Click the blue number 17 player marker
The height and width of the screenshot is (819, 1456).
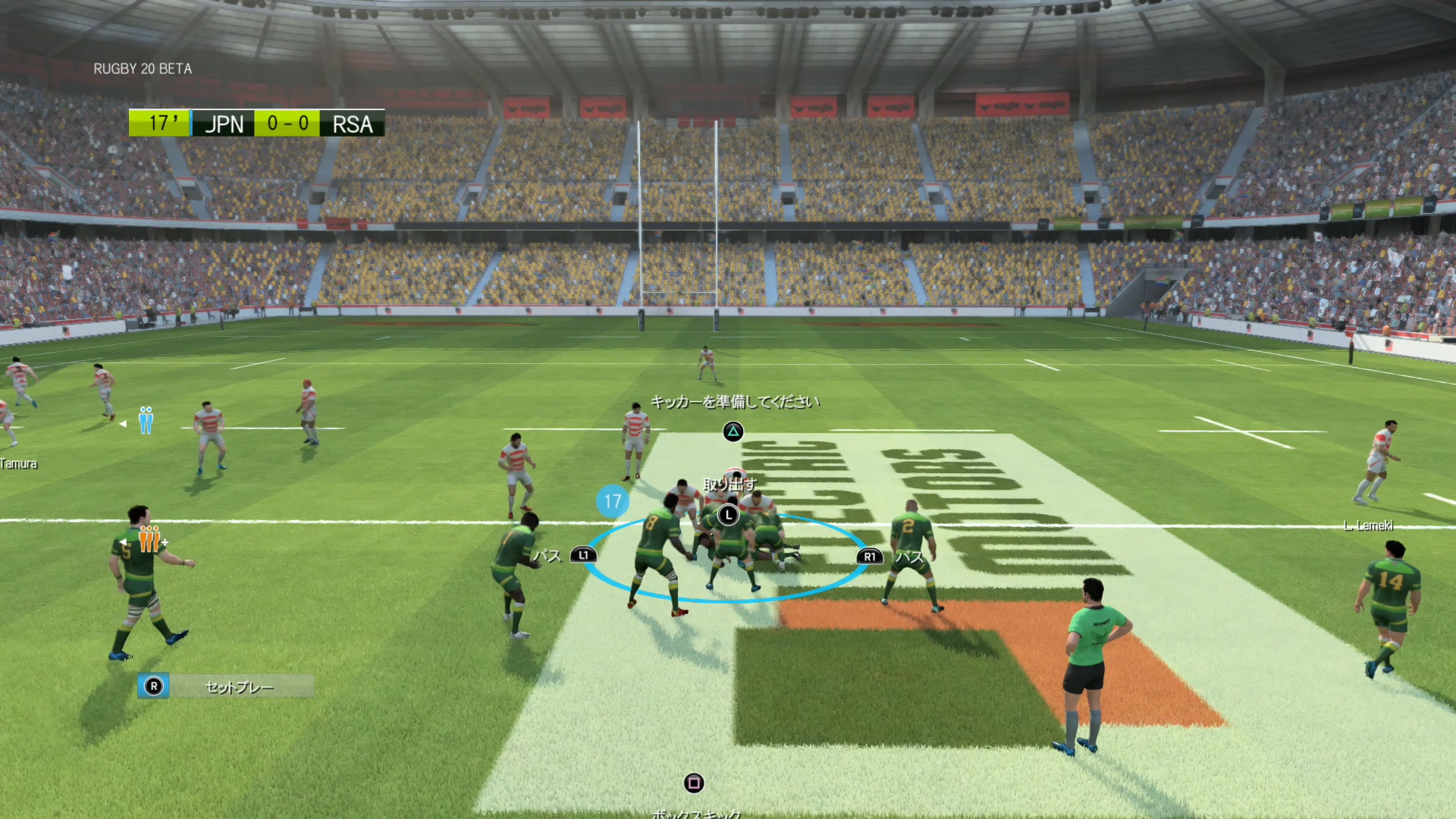[612, 501]
